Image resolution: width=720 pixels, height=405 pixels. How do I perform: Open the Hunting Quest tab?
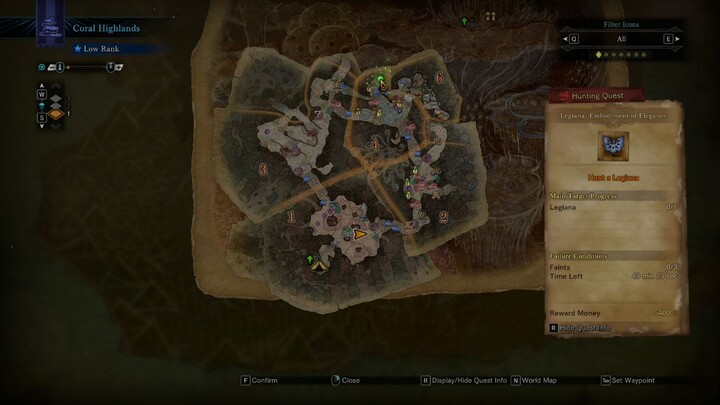pyautogui.click(x=596, y=96)
